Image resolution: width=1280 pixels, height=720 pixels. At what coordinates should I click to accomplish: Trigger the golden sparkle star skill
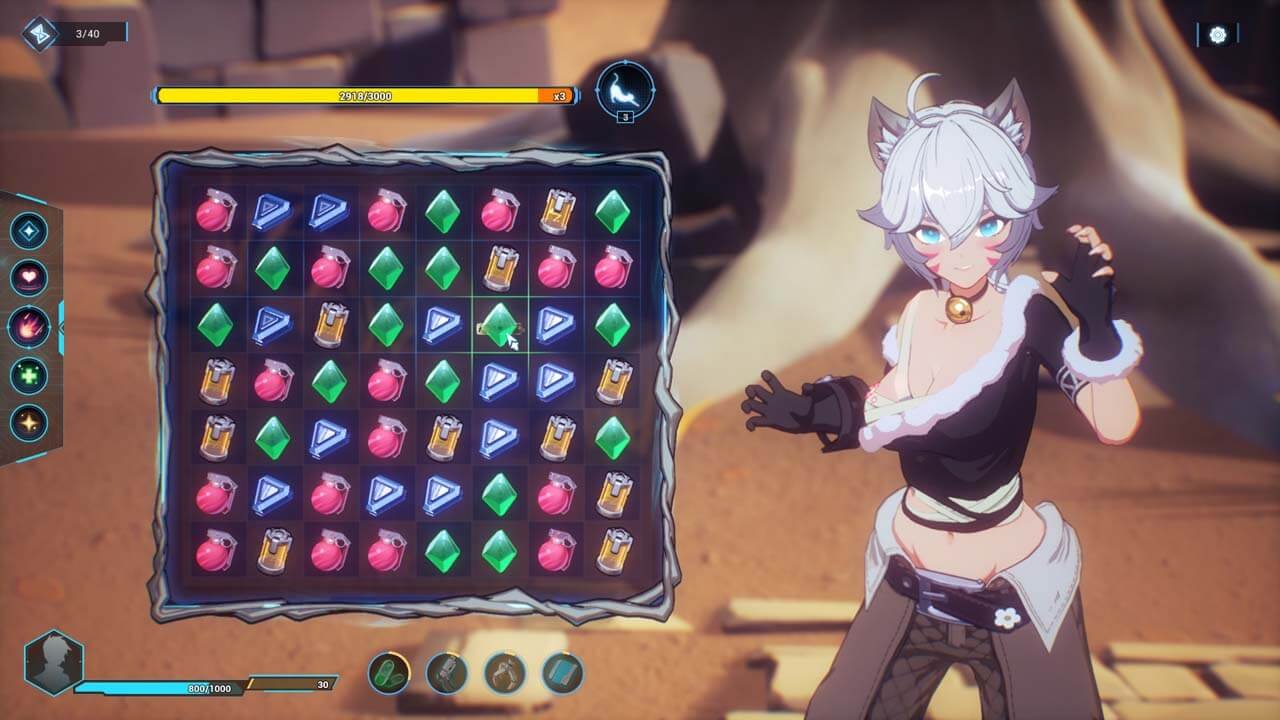pyautogui.click(x=29, y=422)
